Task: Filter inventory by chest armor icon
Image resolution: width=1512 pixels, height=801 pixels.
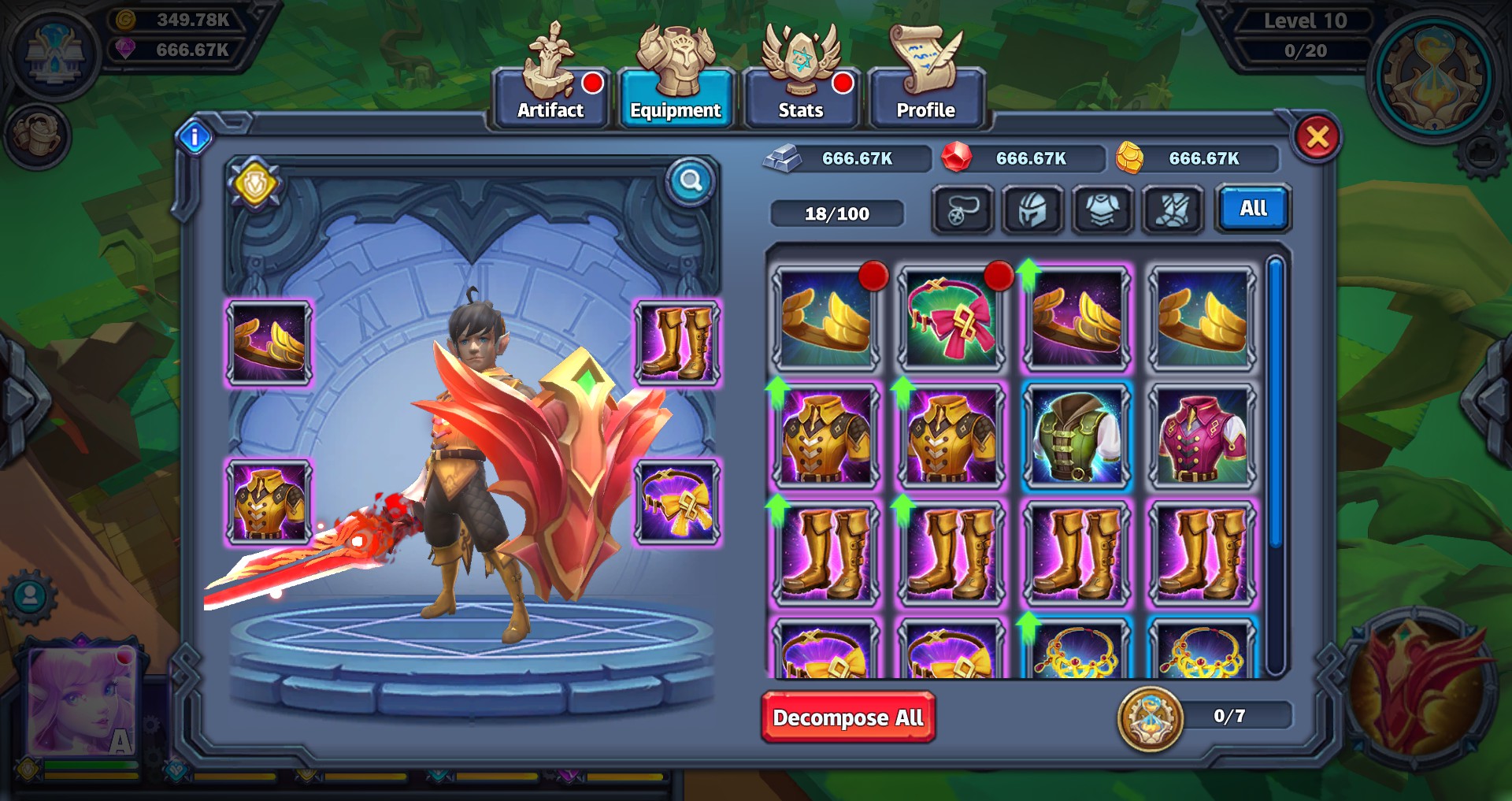Action: [1102, 210]
